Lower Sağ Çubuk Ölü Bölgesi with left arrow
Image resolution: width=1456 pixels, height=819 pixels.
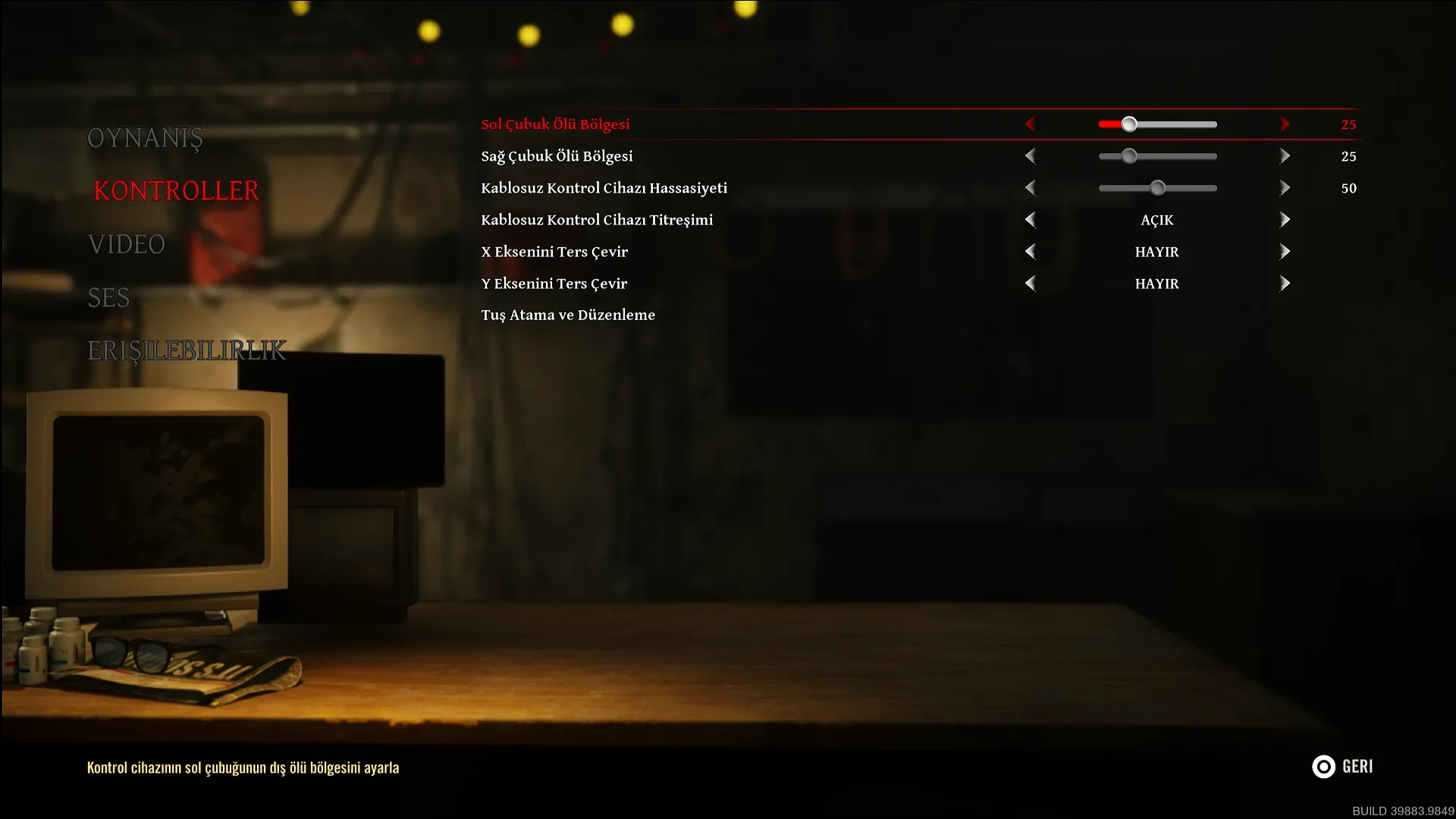1030,156
